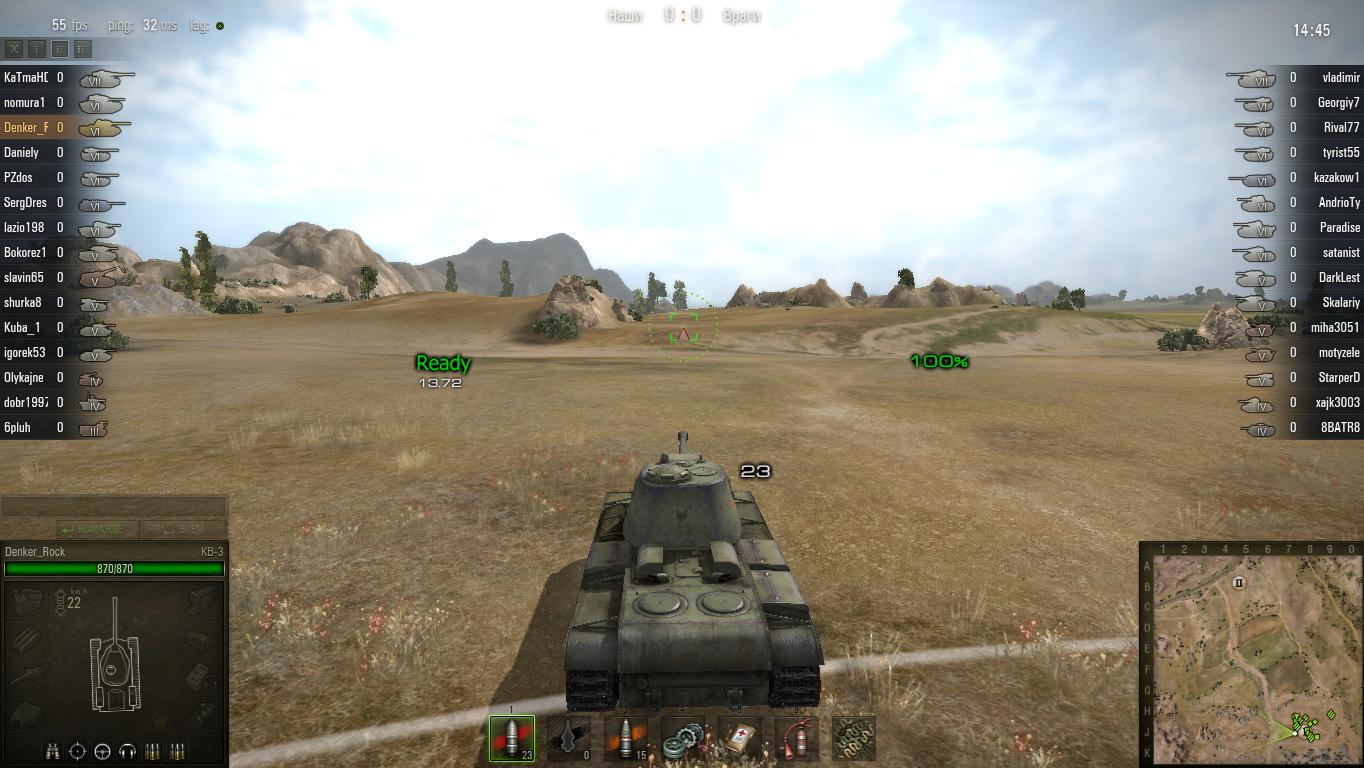Viewport: 1364px width, 768px height.
Task: Select the empty shell slot showing 0 rounds
Action: (x=569, y=739)
